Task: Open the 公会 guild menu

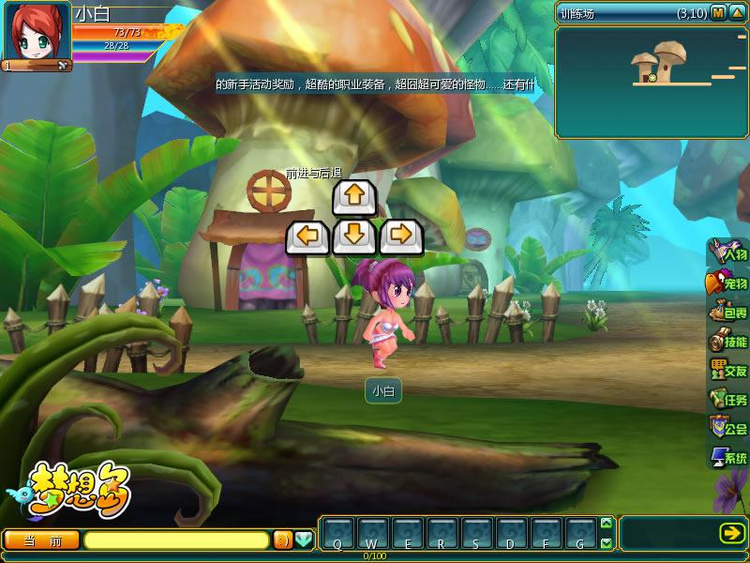Action: click(x=728, y=428)
